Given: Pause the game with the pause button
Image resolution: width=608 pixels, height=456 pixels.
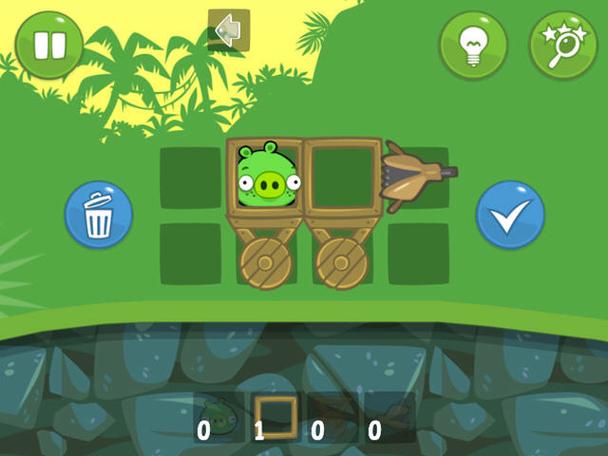Looking at the screenshot, I should pos(48,46).
